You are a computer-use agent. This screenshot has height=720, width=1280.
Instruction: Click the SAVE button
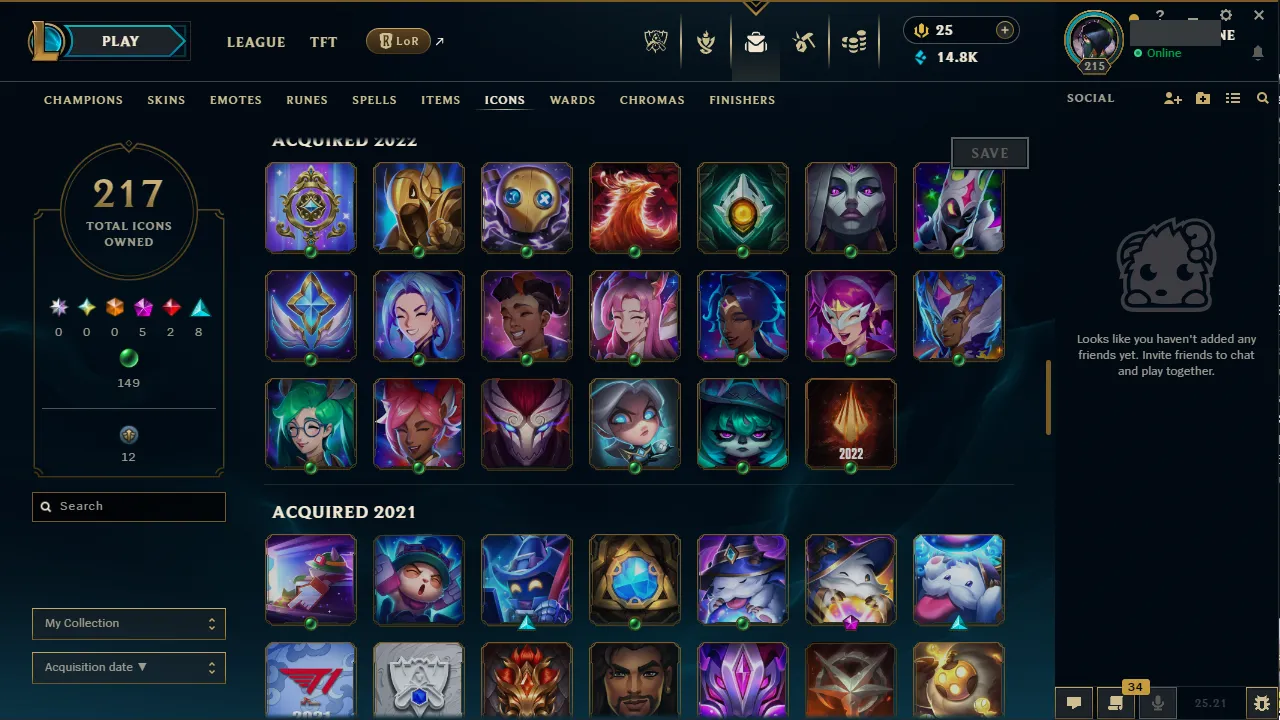(989, 152)
